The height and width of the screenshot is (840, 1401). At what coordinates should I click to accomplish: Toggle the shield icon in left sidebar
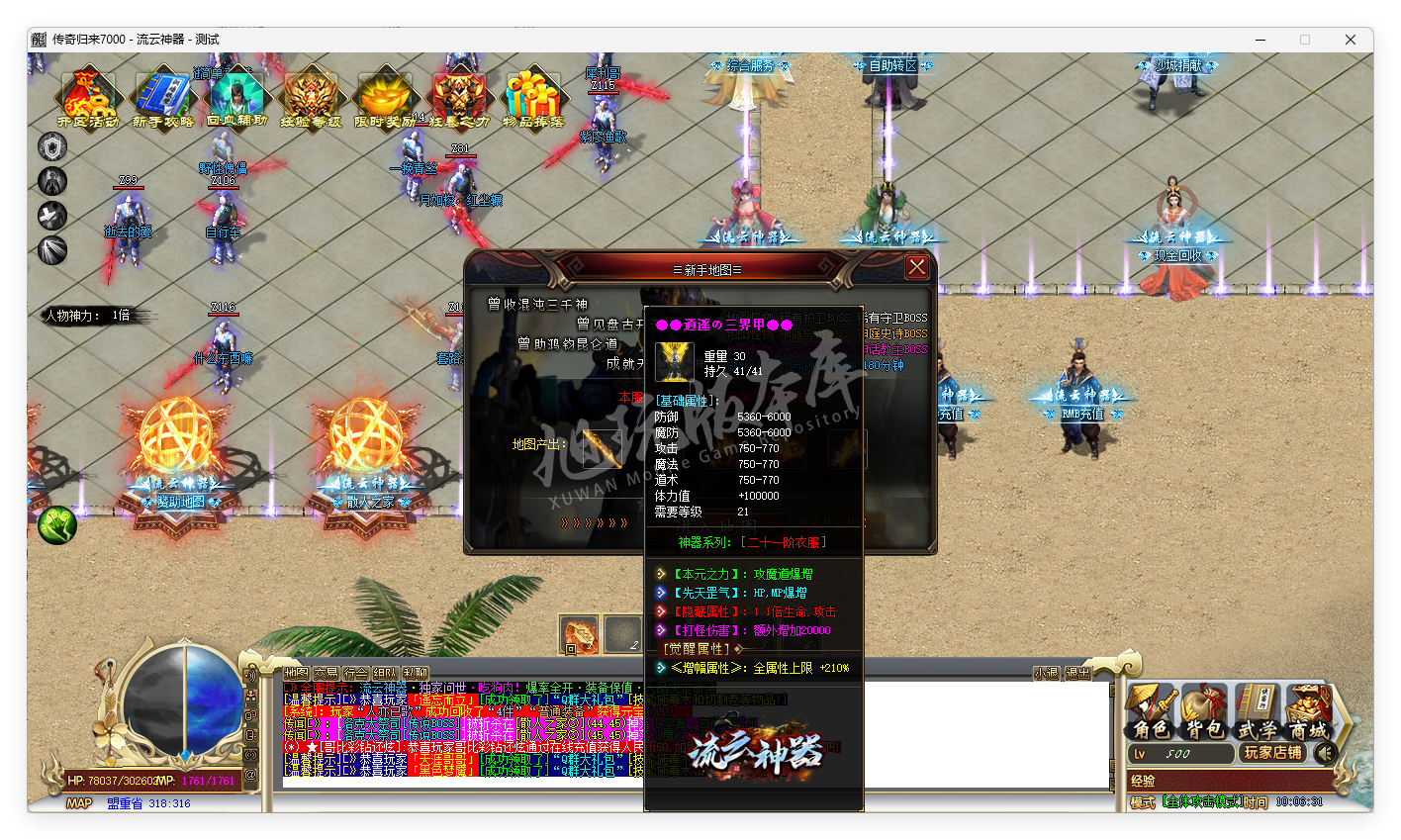50,146
